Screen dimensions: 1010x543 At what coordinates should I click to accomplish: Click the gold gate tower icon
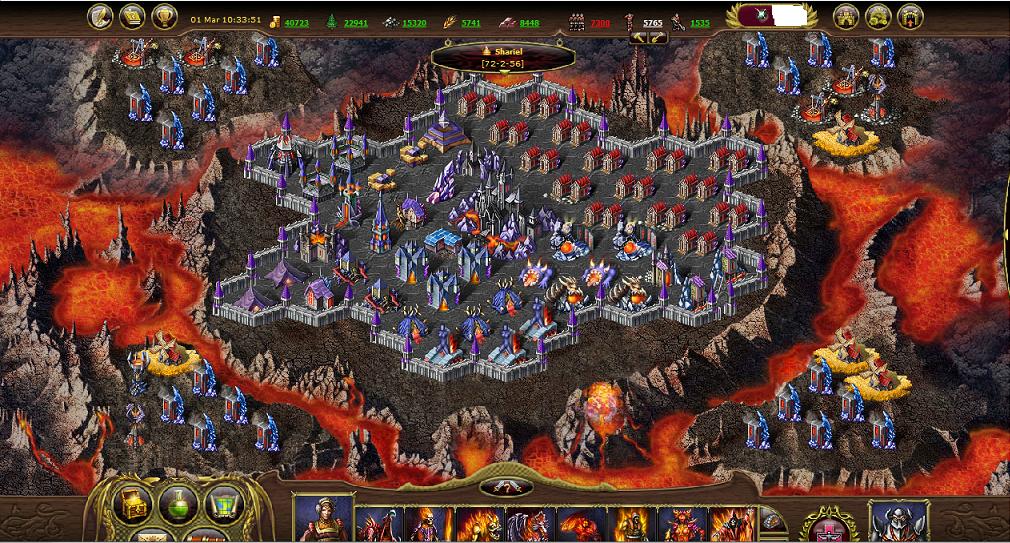coord(910,17)
